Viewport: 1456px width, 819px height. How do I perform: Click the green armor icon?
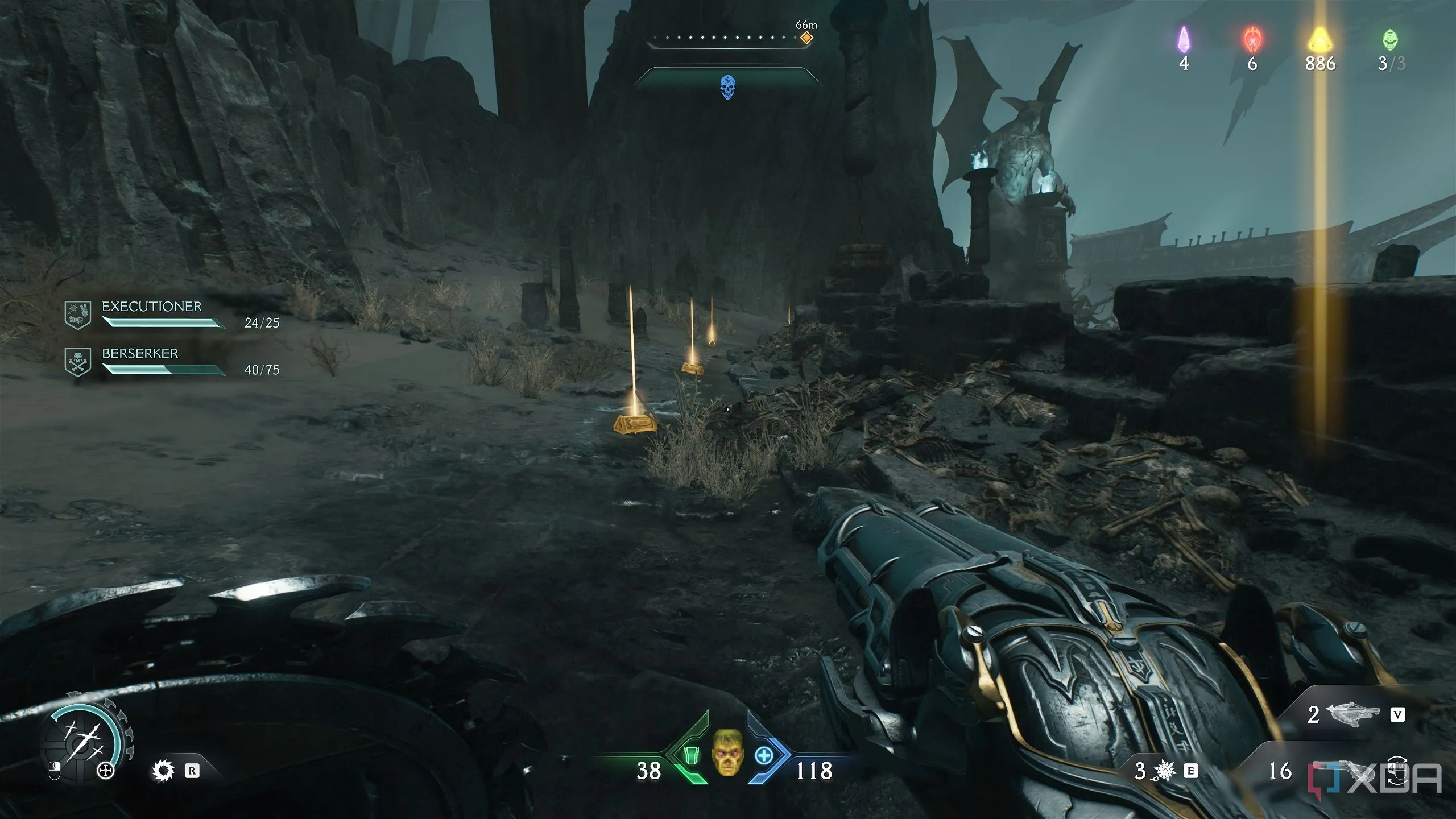(x=690, y=756)
